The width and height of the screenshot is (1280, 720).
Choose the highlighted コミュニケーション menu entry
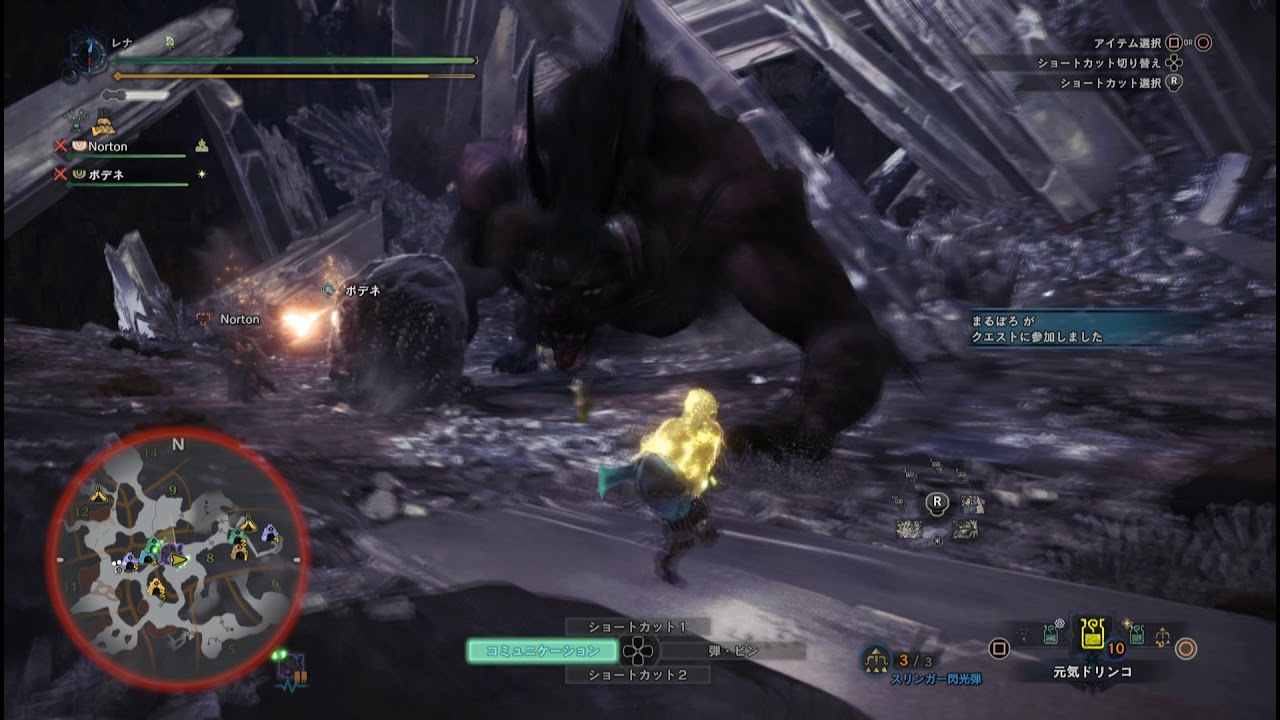point(542,651)
